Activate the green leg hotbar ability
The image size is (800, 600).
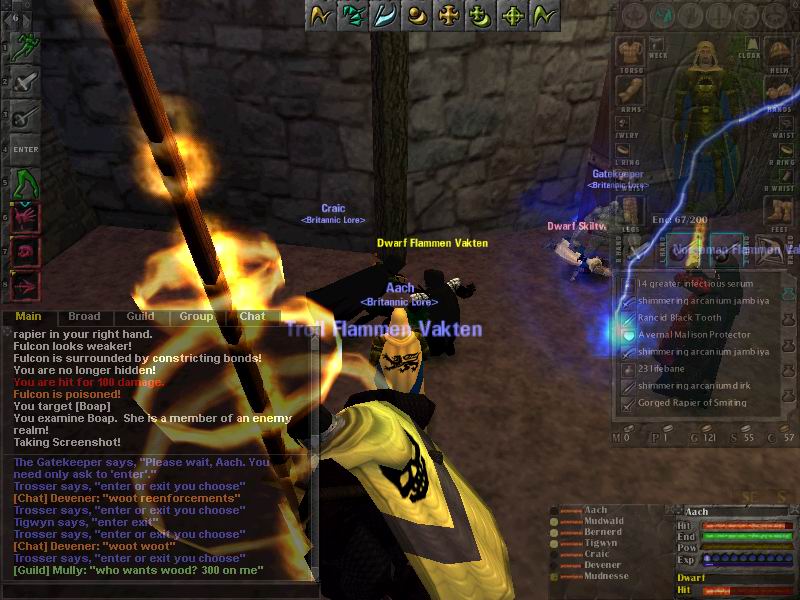coord(26,183)
